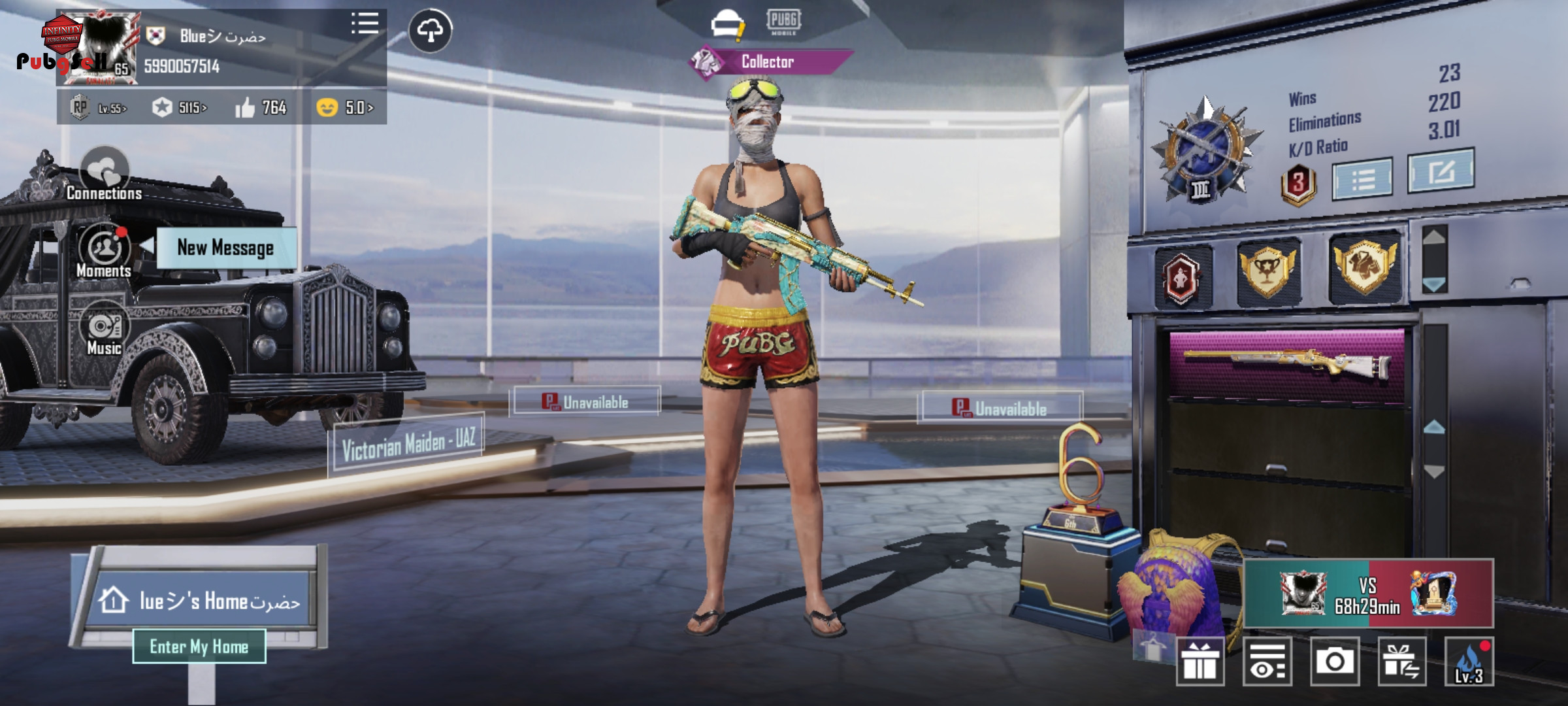Screen dimensions: 1568x706
Task: Open the Collector title banner
Action: click(768, 62)
